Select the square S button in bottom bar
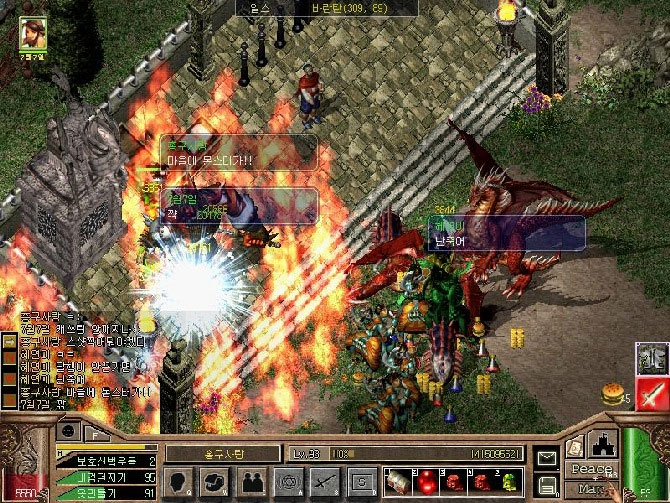The width and height of the screenshot is (670, 503). pos(361,482)
